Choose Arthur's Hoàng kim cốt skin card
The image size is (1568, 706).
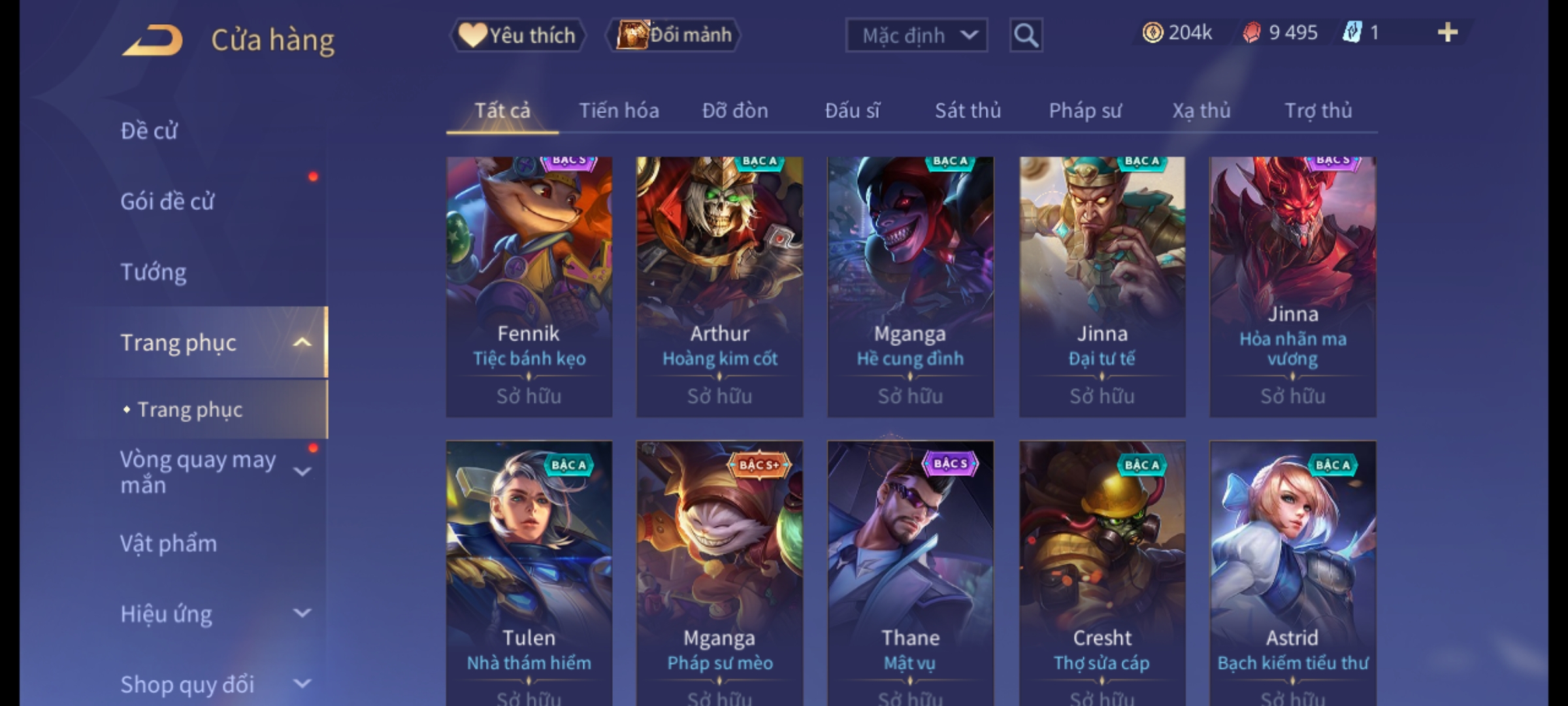[720, 286]
